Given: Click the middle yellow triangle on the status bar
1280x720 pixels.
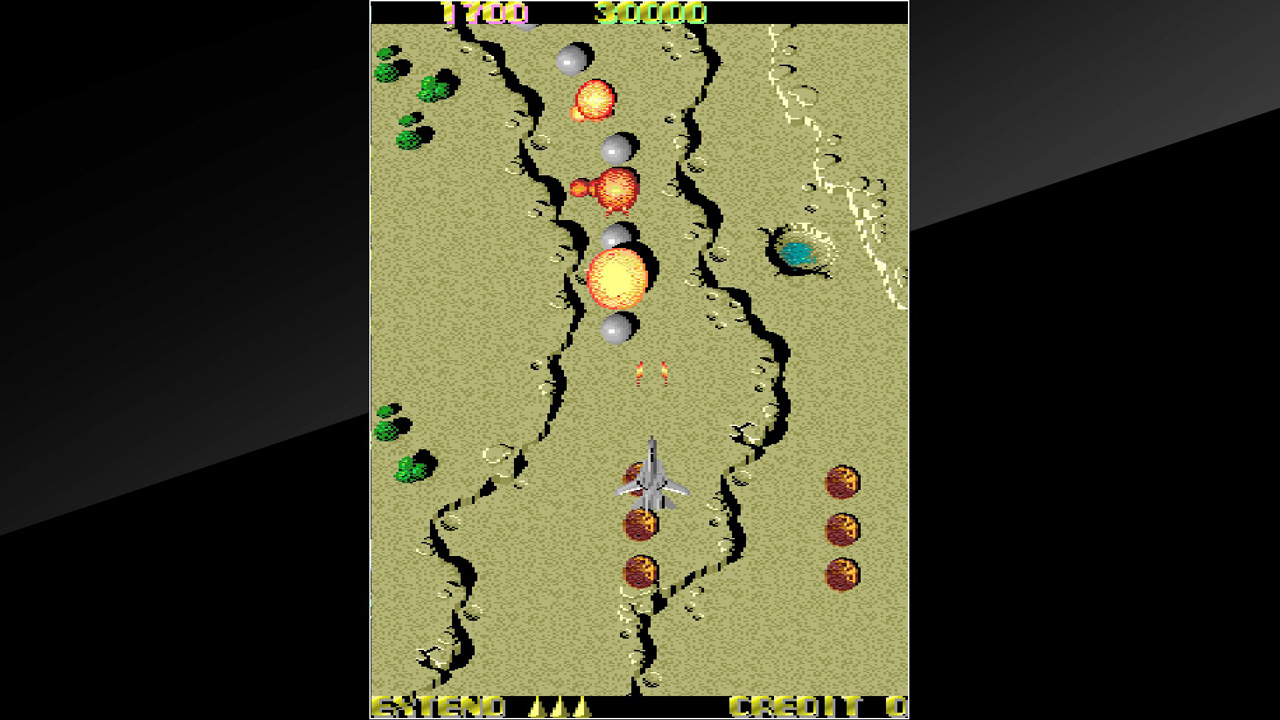Looking at the screenshot, I should [x=560, y=707].
